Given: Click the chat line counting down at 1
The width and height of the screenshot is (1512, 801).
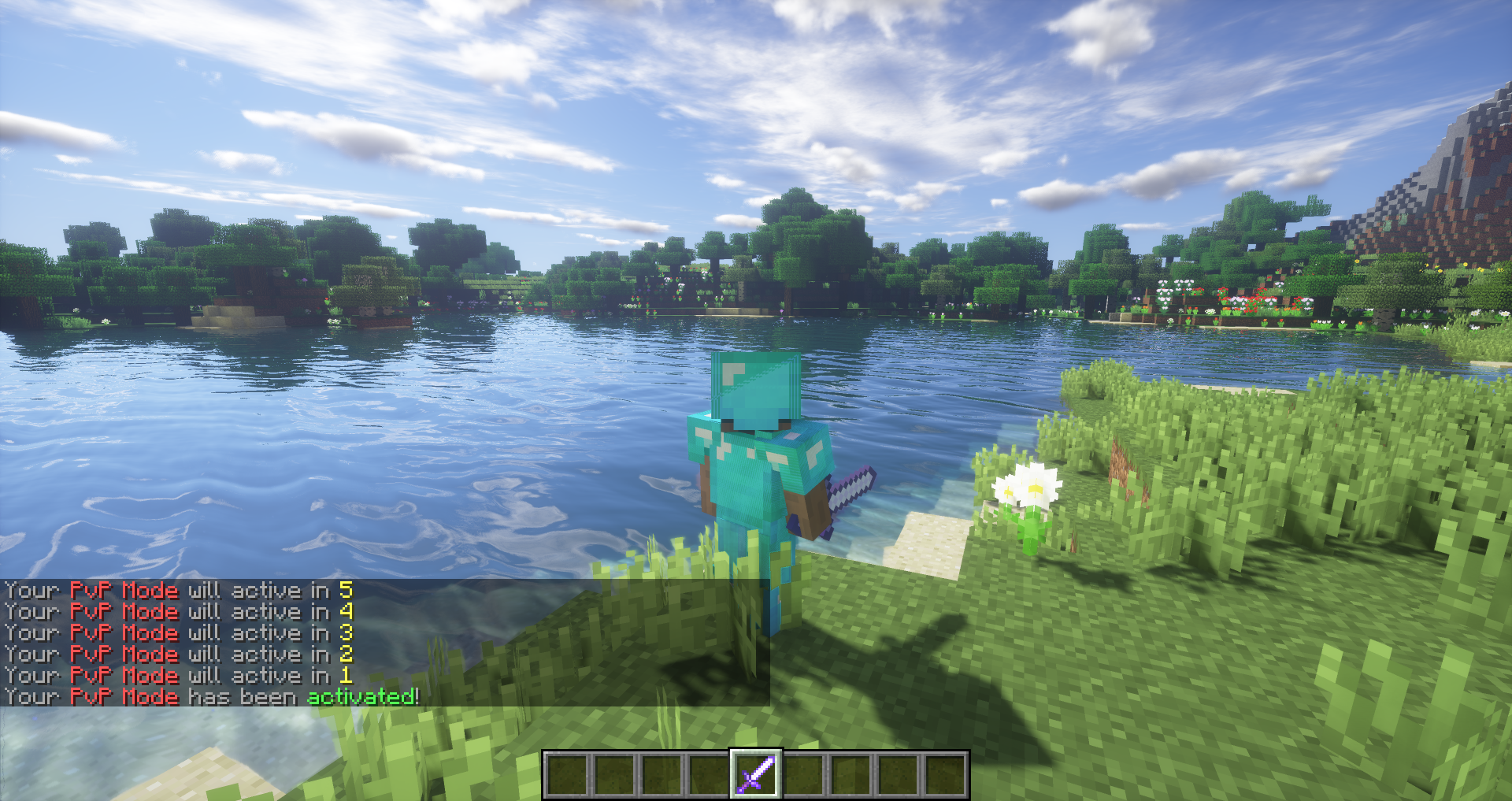Looking at the screenshot, I should pos(173,675).
